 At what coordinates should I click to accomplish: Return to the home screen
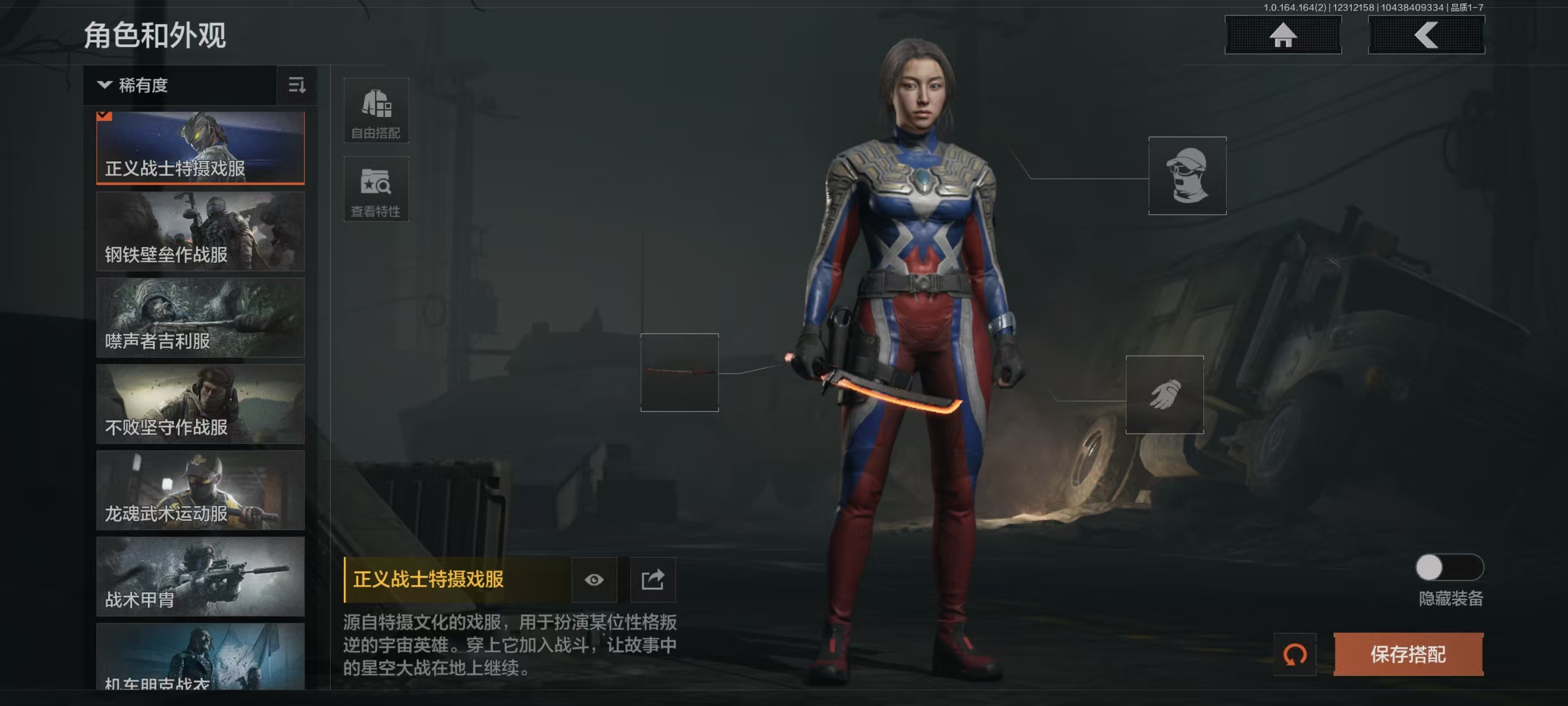[1282, 35]
